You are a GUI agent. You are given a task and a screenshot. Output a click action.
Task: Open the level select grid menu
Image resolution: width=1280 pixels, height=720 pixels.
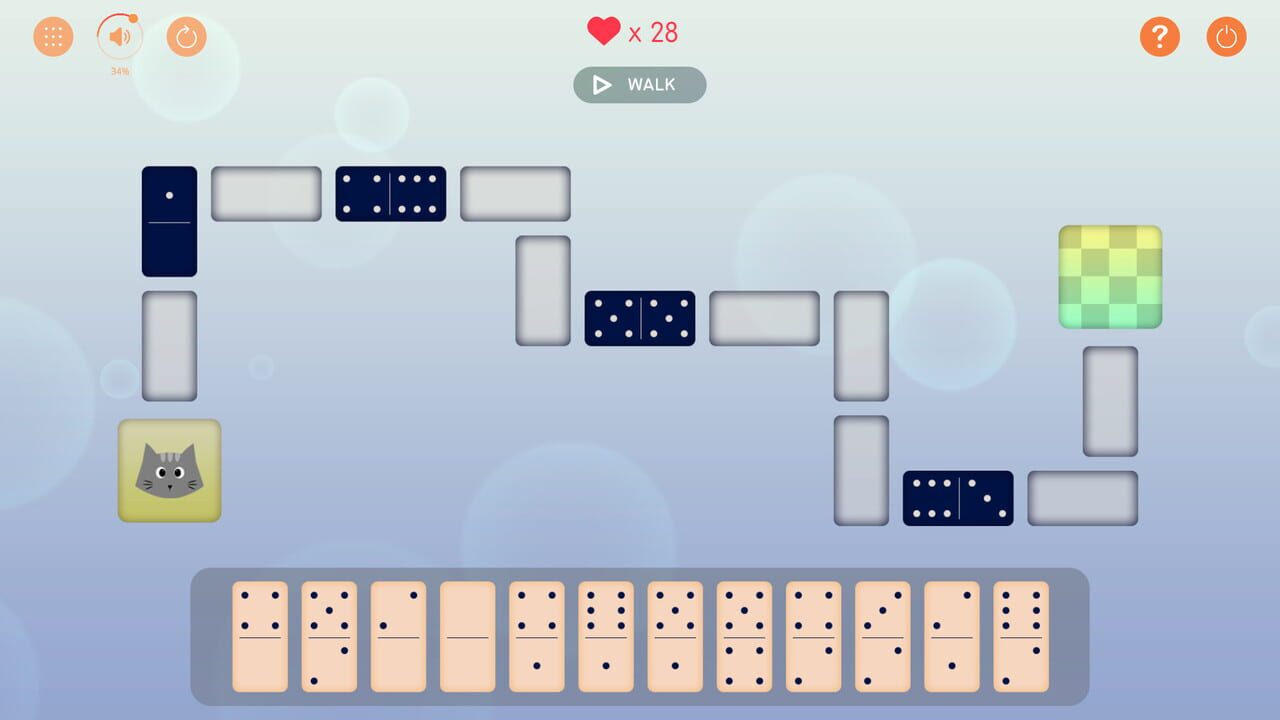click(53, 36)
